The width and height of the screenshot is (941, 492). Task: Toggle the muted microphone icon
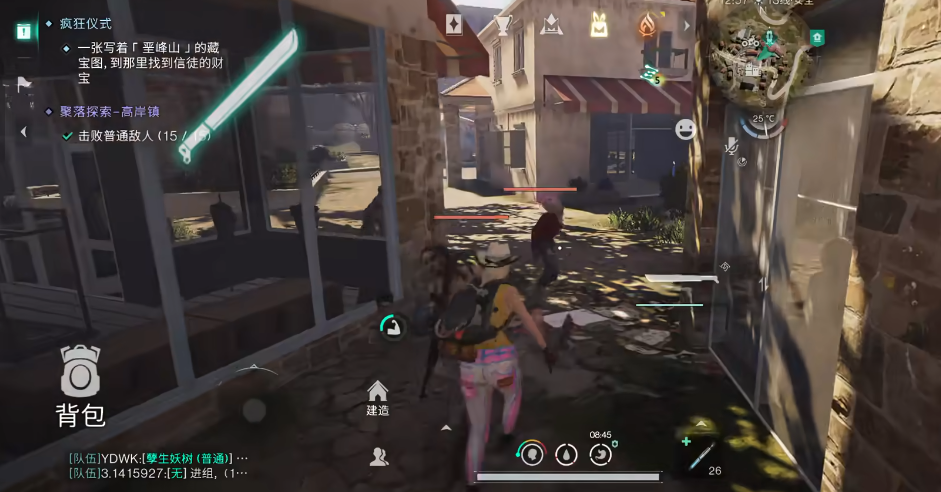tap(732, 147)
